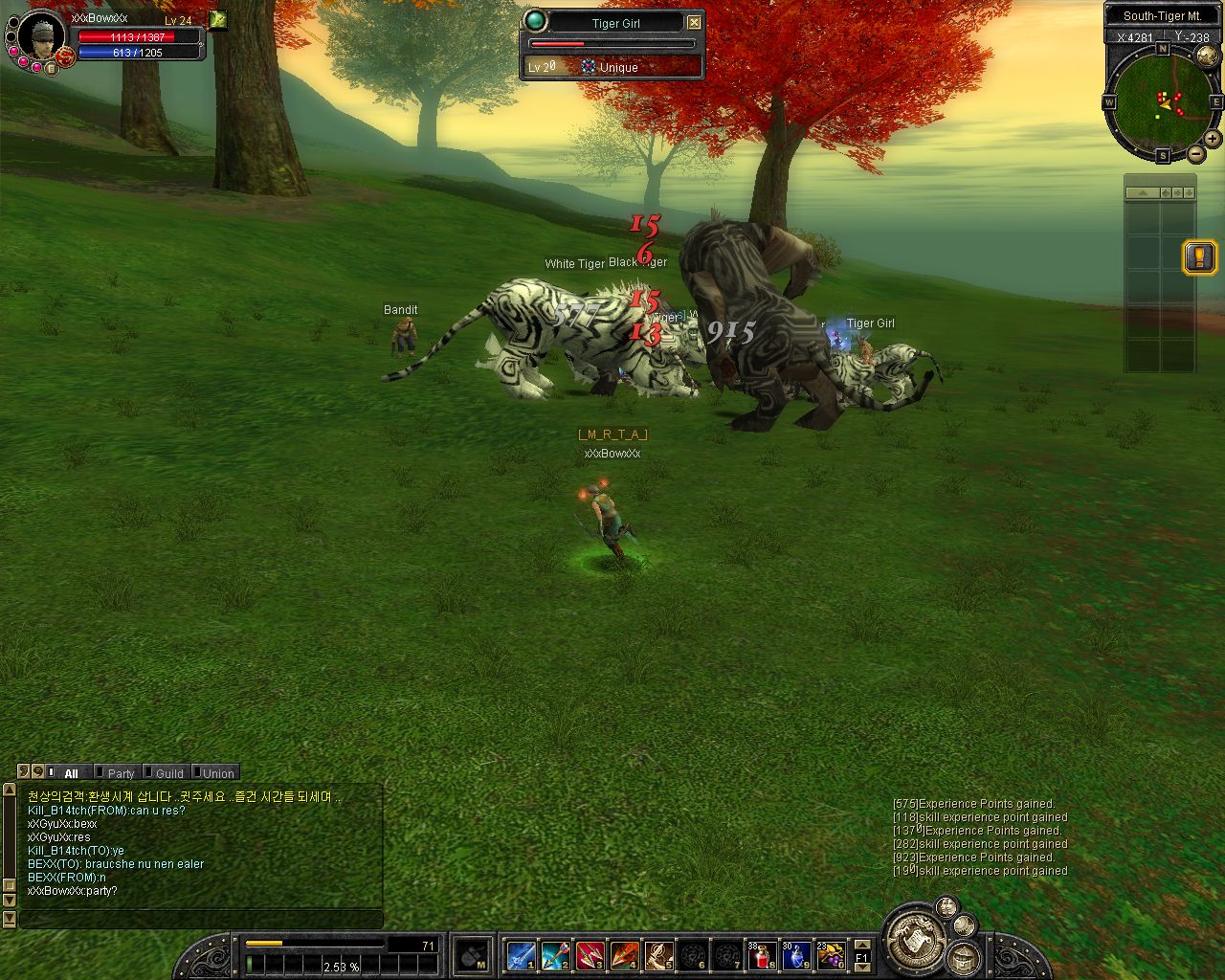1225x980 pixels.
Task: Zoom in the minimap with plus button
Action: tap(1213, 139)
